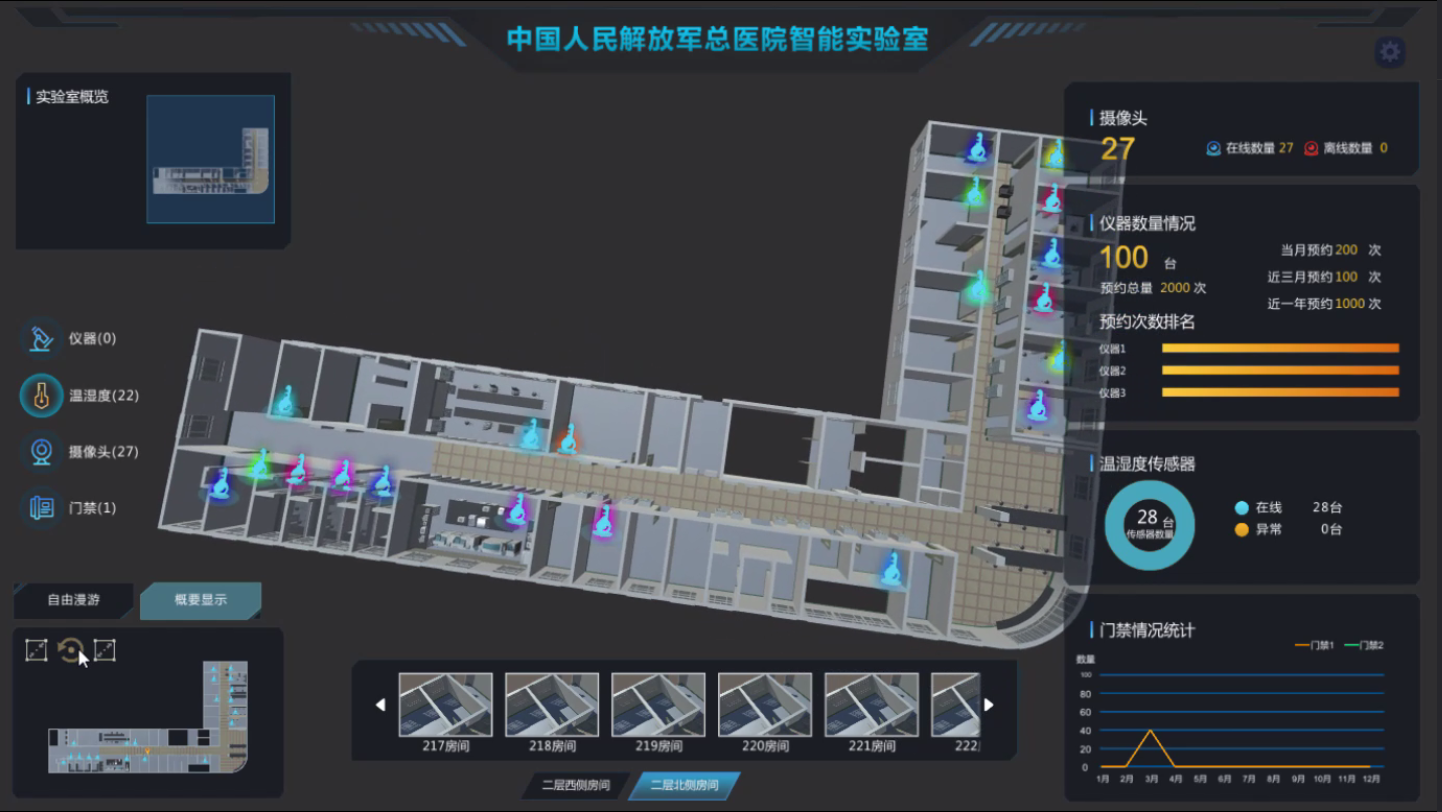1442x812 pixels.
Task: Select the 仪器 (instruments) sidebar icon
Action: (39, 339)
